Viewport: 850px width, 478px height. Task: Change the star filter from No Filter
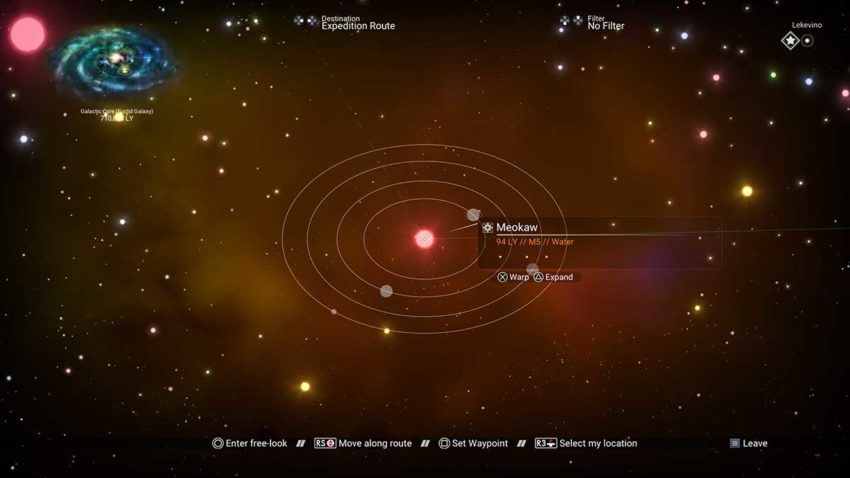(605, 25)
